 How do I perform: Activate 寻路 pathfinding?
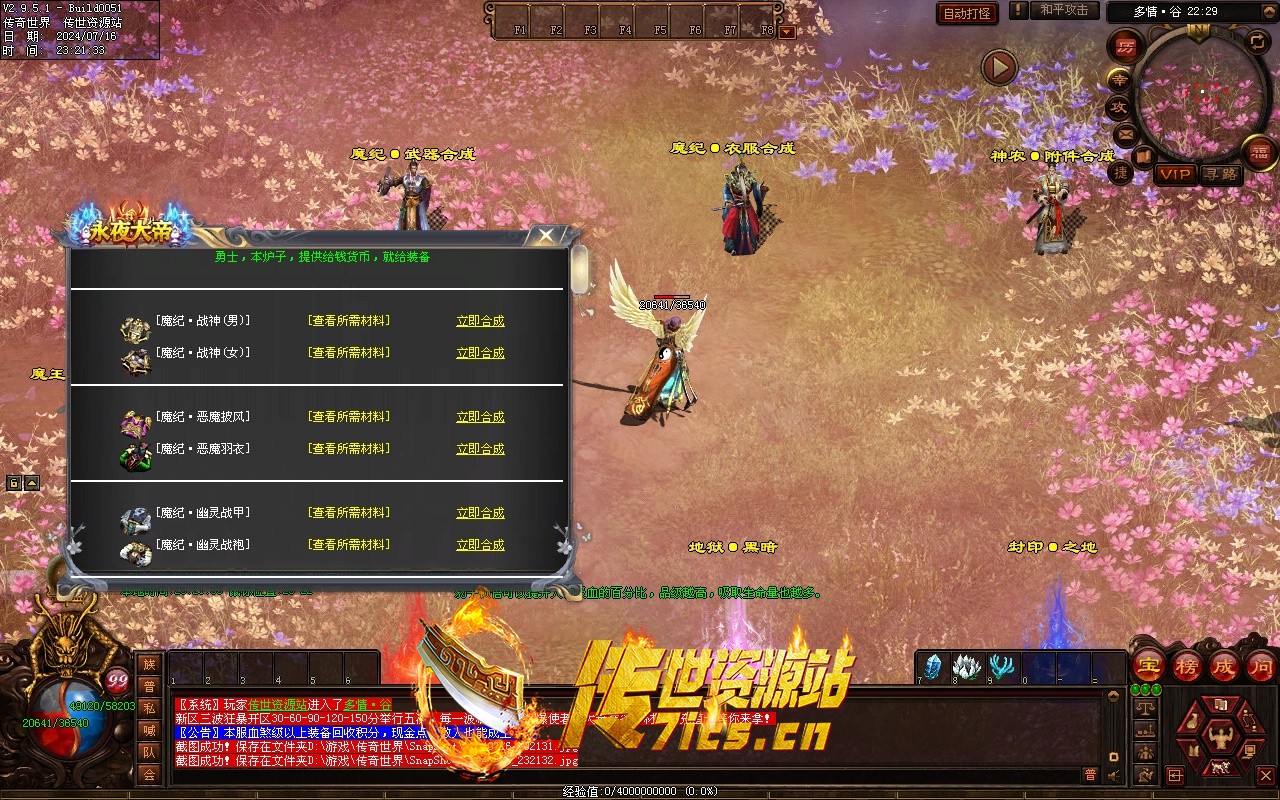click(x=1220, y=174)
